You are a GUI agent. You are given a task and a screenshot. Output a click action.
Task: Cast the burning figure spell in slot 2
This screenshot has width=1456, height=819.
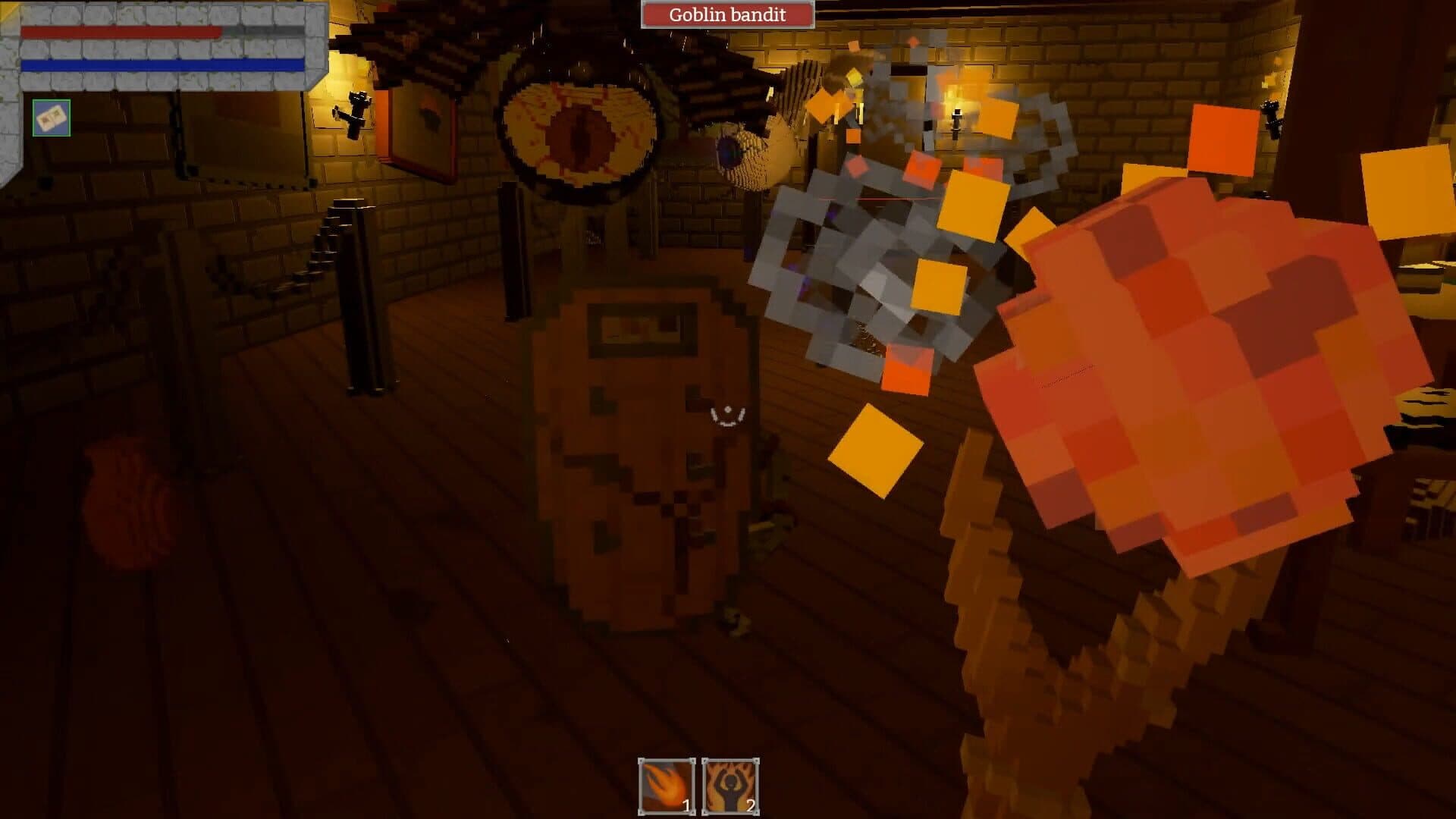(730, 786)
